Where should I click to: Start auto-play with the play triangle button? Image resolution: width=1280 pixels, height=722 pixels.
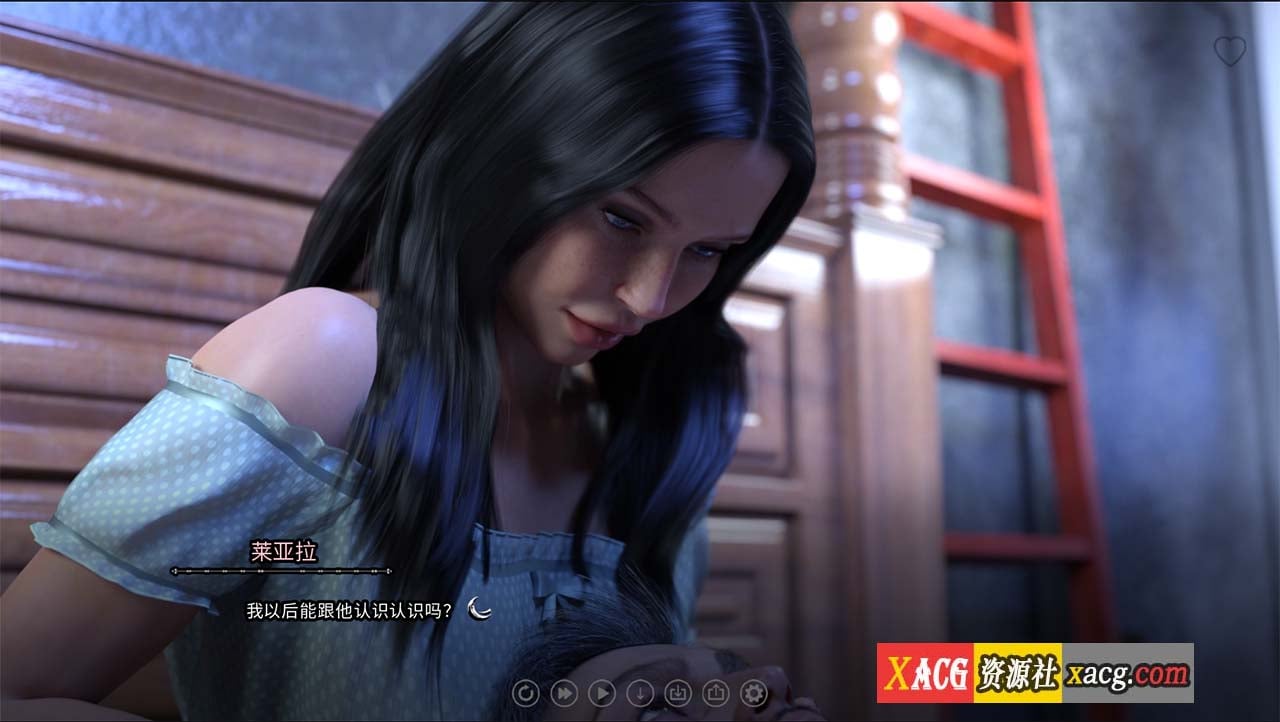pyautogui.click(x=602, y=692)
